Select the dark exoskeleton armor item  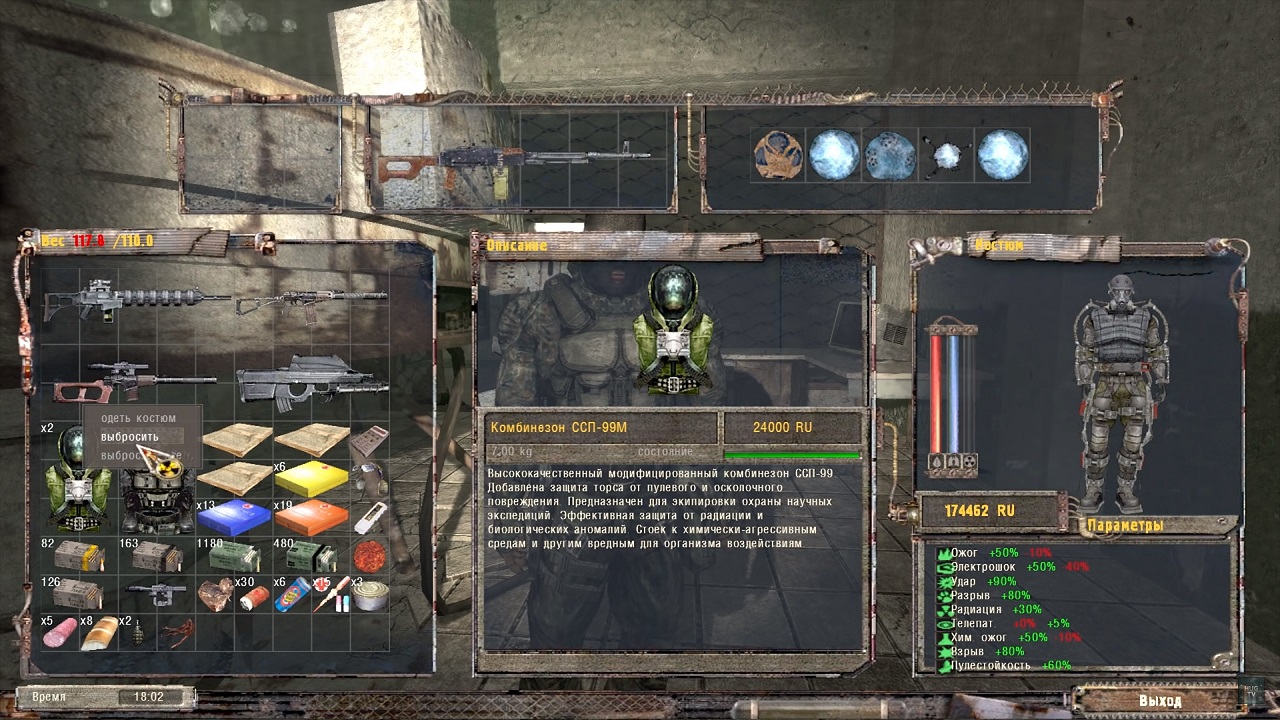pyautogui.click(x=158, y=497)
